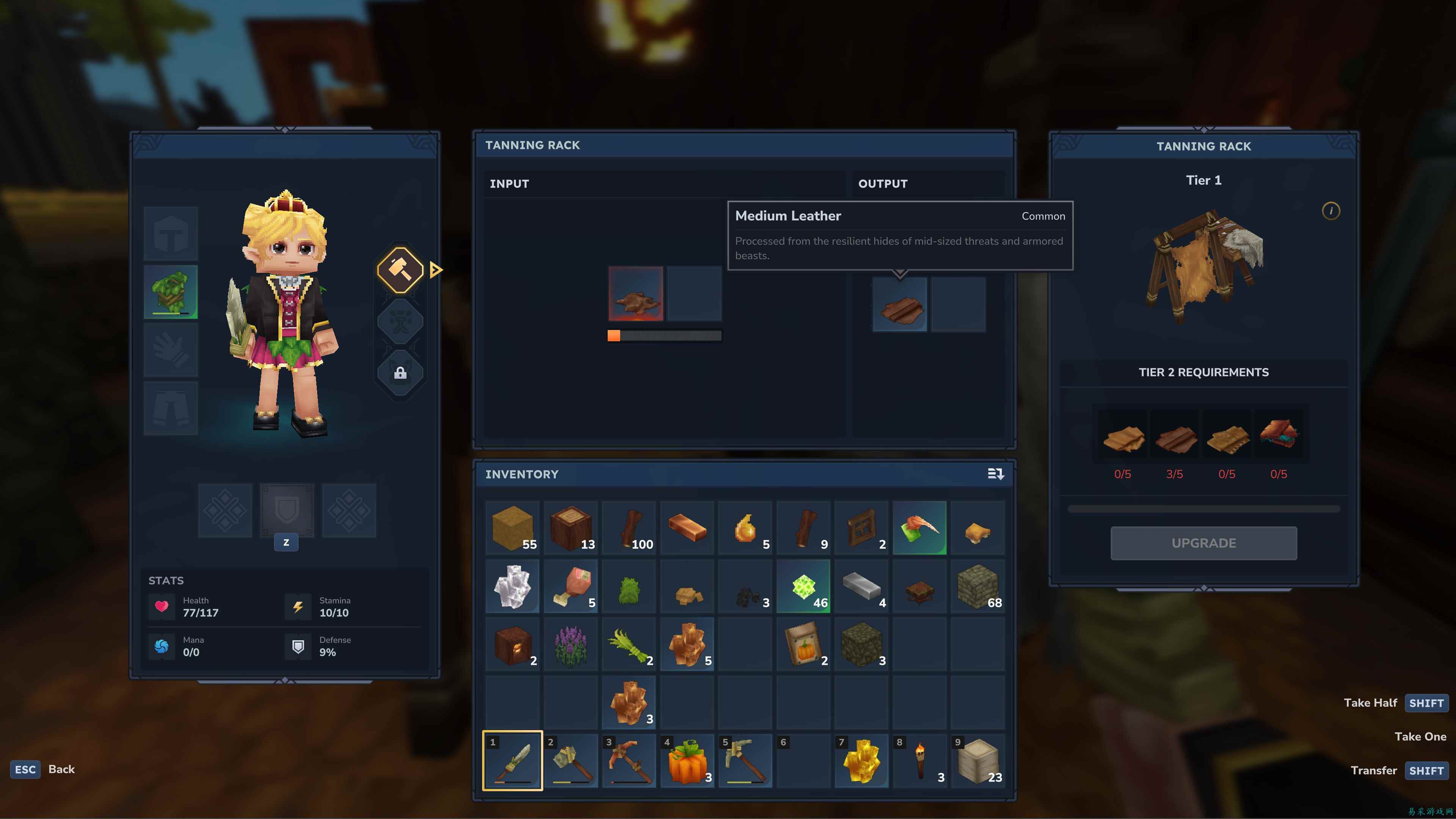Open the Tanning Rack info icon
This screenshot has height=819, width=1456.
[x=1331, y=211]
